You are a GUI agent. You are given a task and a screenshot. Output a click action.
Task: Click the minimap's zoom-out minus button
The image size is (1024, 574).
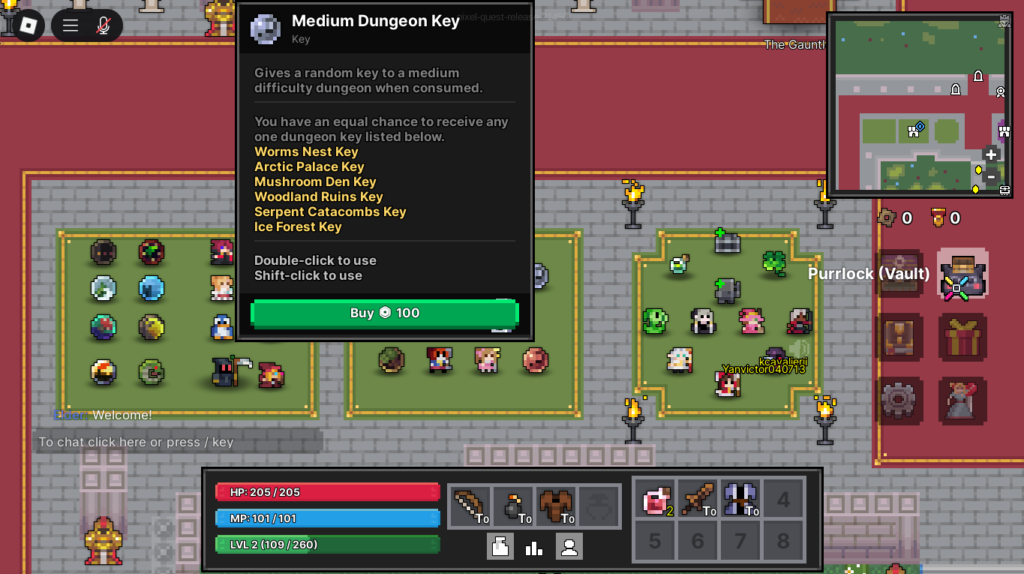[991, 177]
